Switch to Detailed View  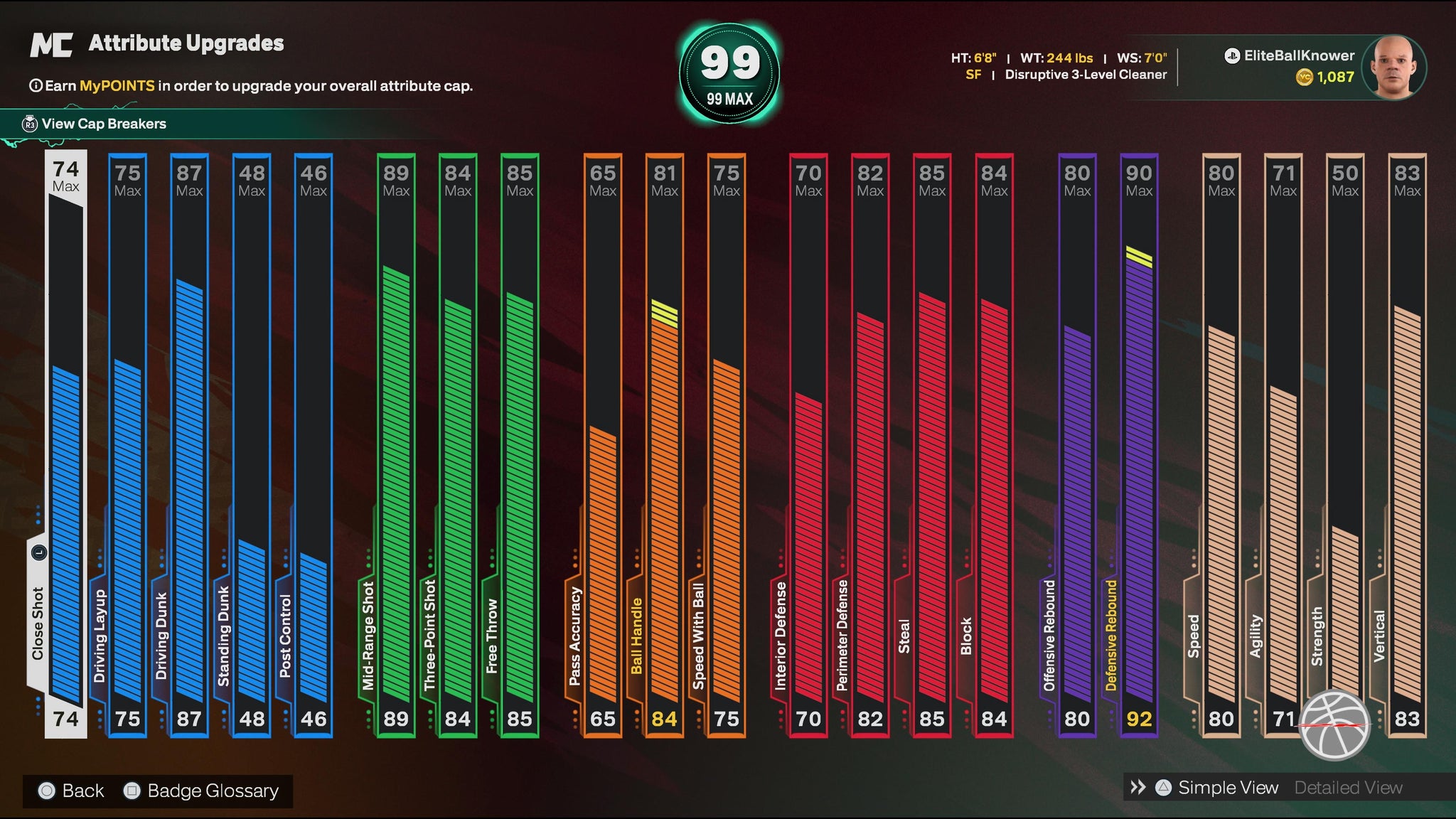(1348, 788)
